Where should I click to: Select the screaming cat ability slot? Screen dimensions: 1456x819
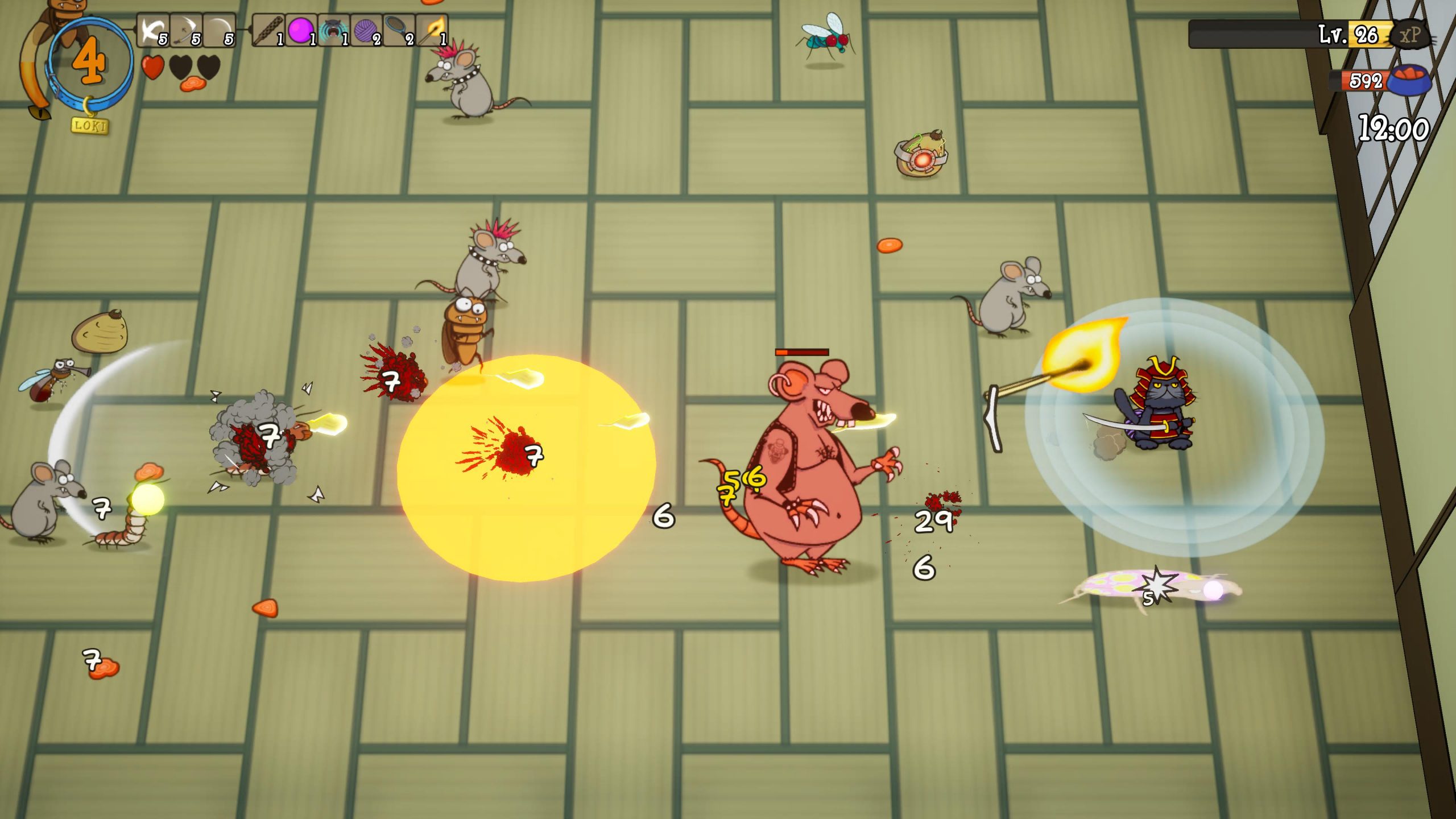[x=333, y=30]
